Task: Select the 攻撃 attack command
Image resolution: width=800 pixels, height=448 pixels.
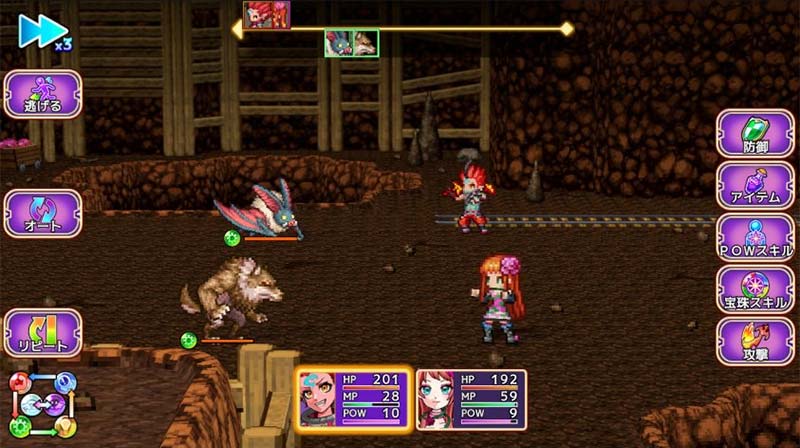Action: click(x=755, y=342)
